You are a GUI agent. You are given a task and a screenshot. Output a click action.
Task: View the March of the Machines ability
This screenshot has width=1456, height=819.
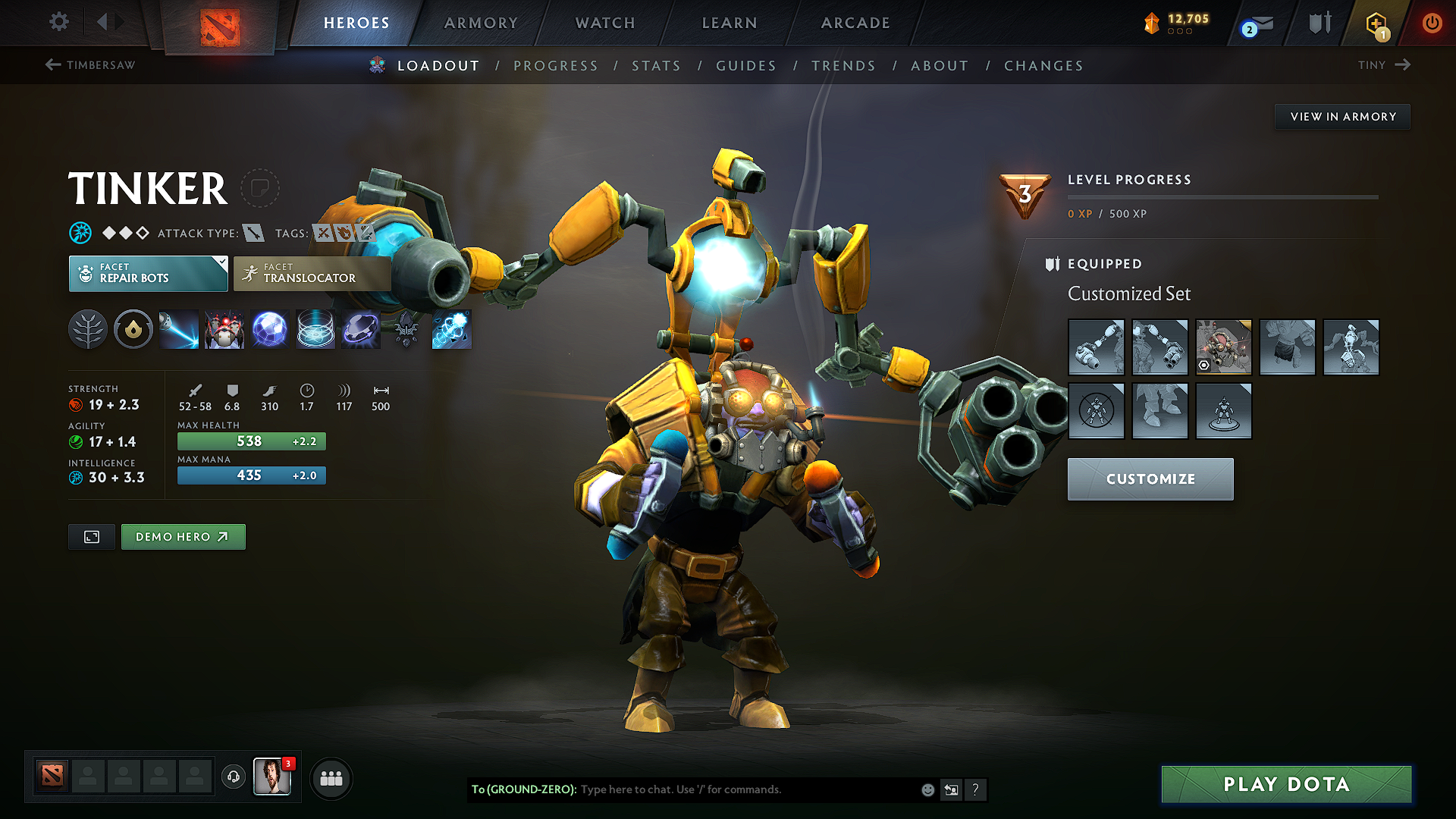pos(225,329)
